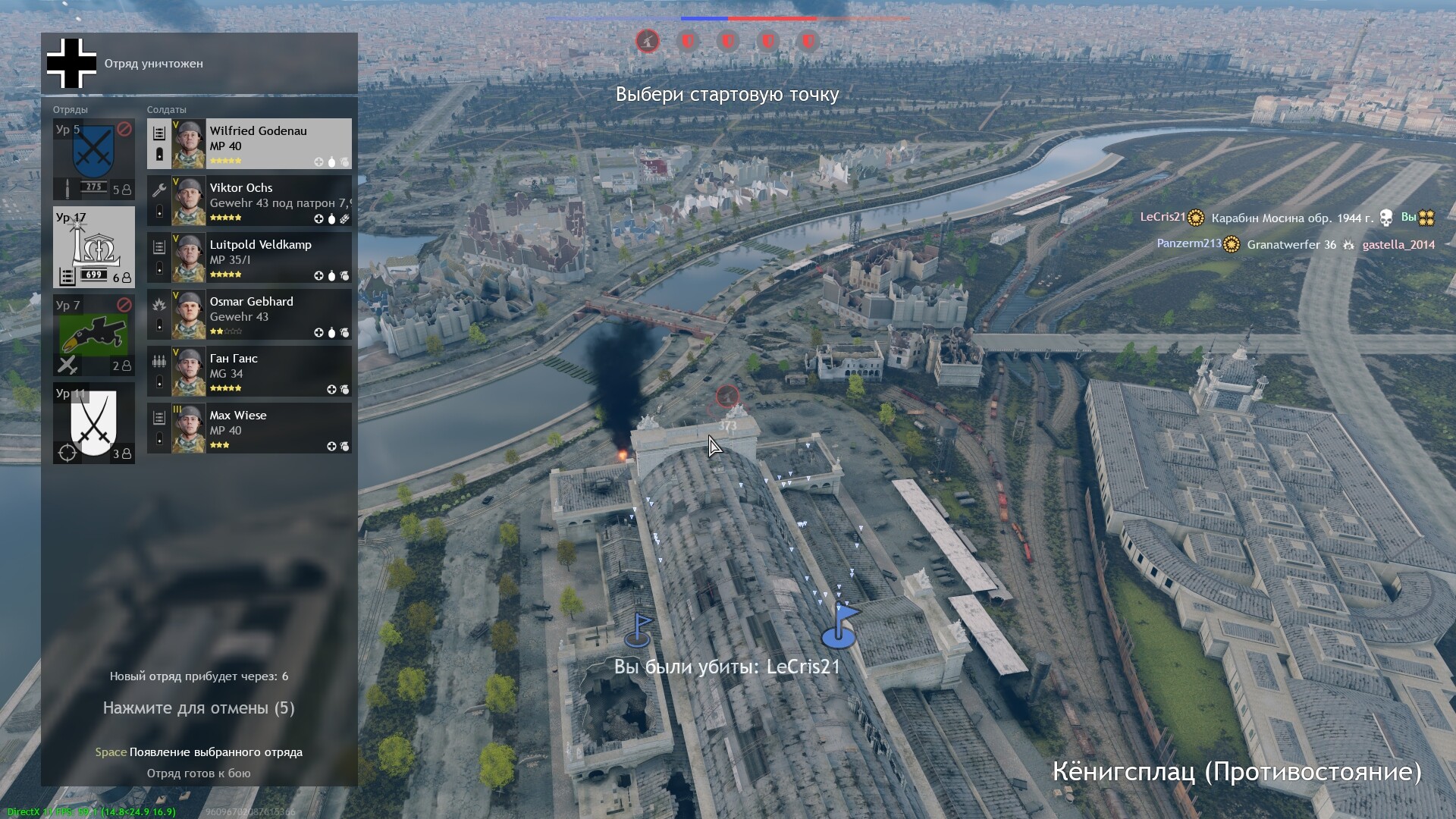Choose soldier Viktor Ochs

[249, 200]
